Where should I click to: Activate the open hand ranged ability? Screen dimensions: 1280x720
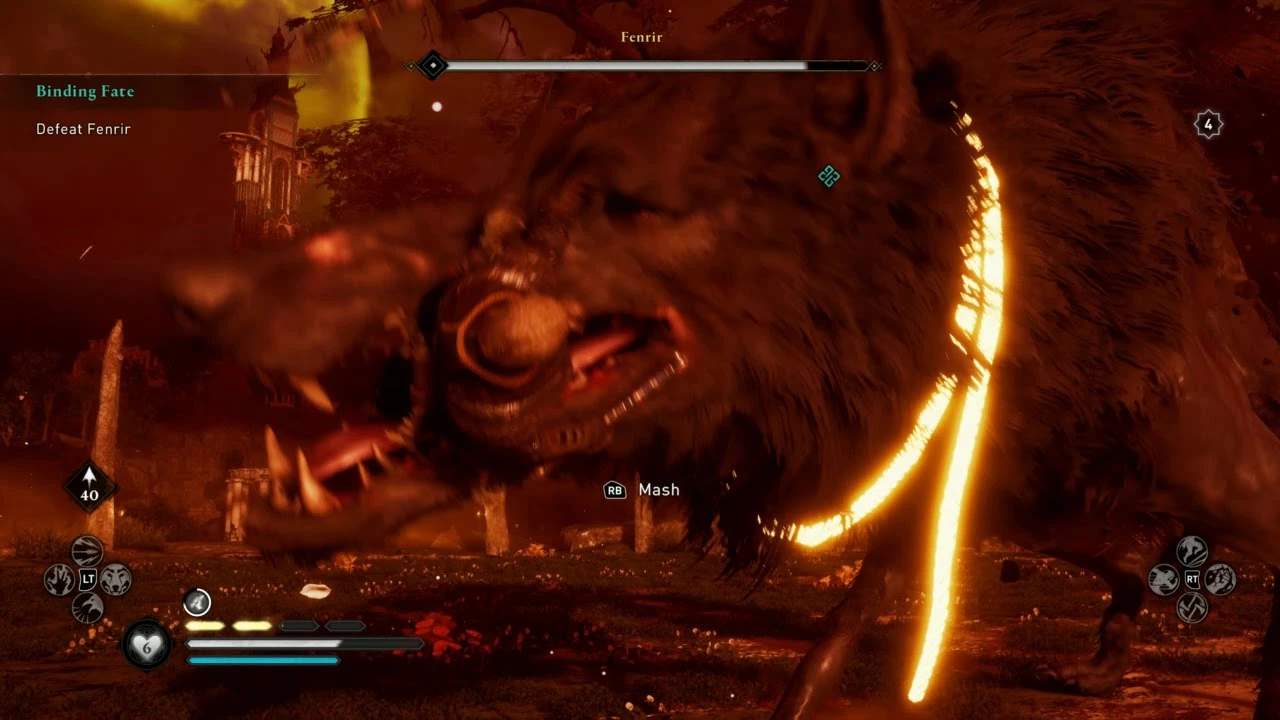[x=59, y=579]
